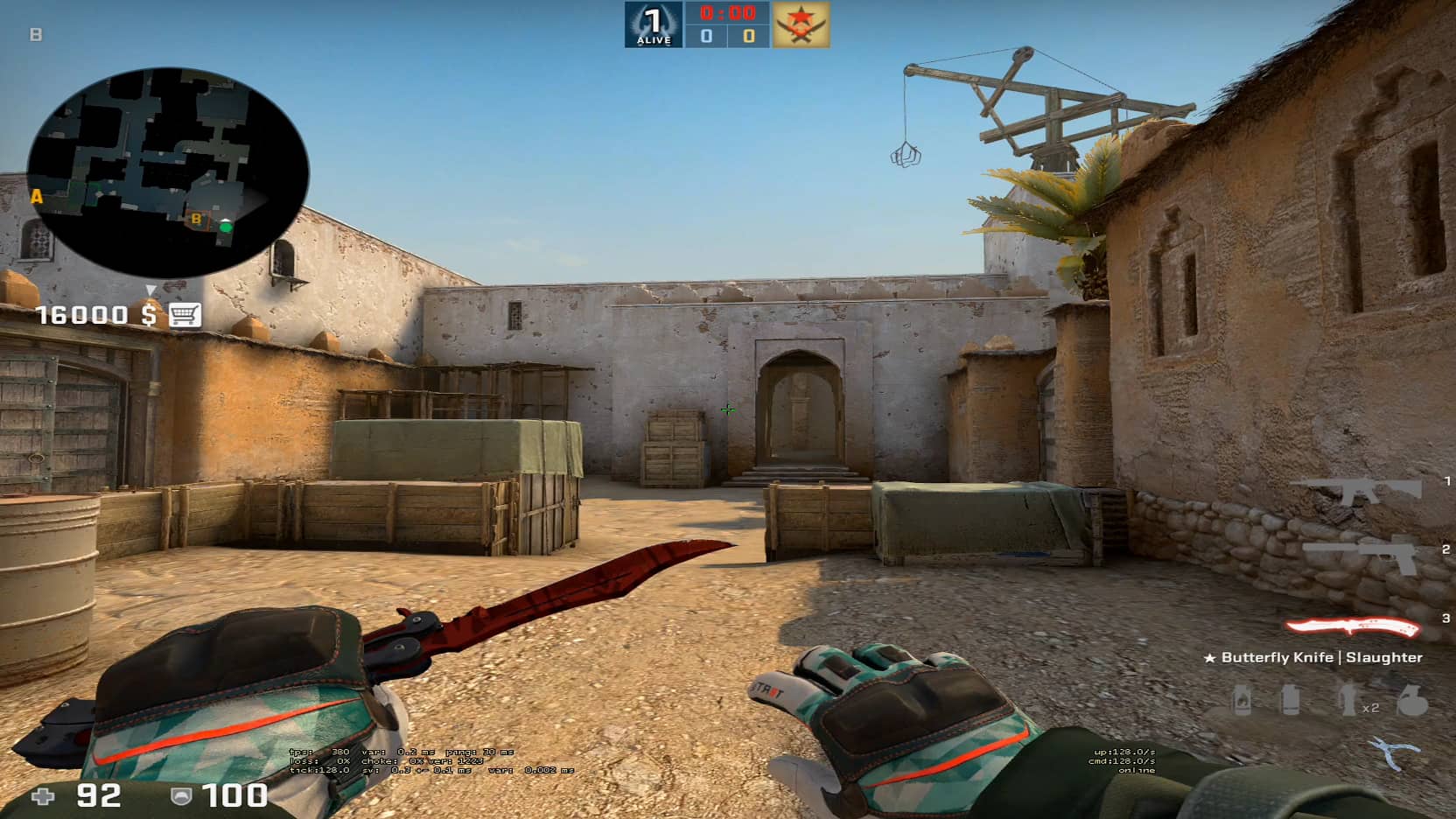
Task: Click the defuse kit pliers icon
Action: tap(1395, 752)
